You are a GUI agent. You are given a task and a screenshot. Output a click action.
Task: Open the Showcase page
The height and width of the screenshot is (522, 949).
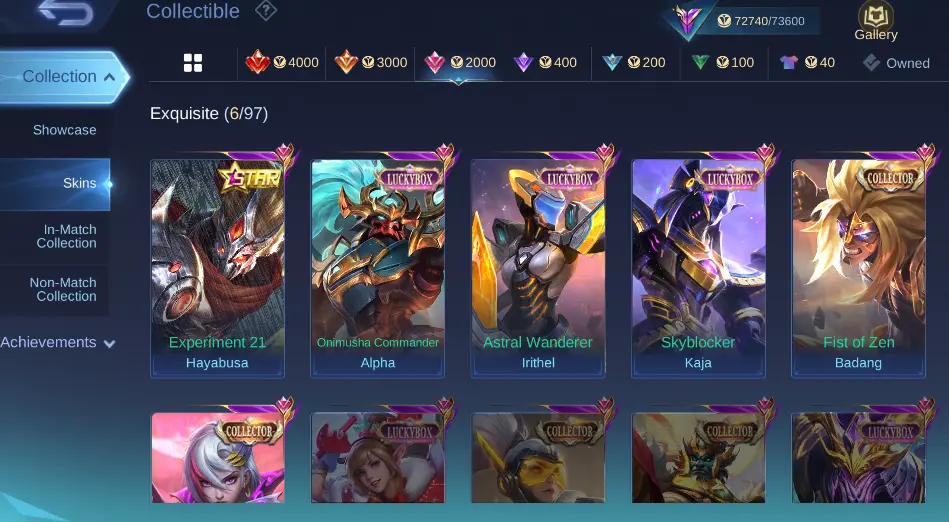click(x=64, y=130)
